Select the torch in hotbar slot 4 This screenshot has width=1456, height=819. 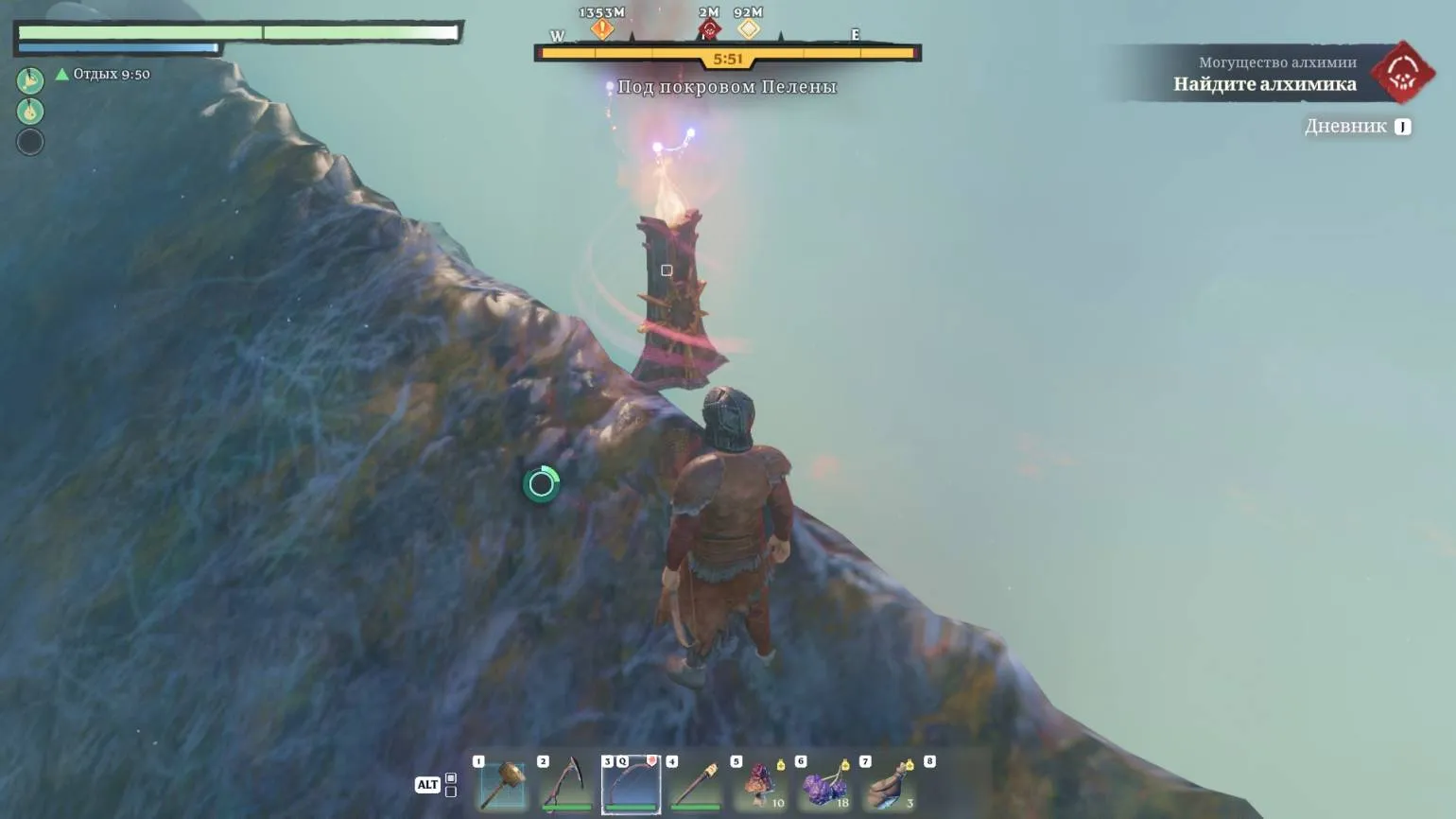coord(695,784)
